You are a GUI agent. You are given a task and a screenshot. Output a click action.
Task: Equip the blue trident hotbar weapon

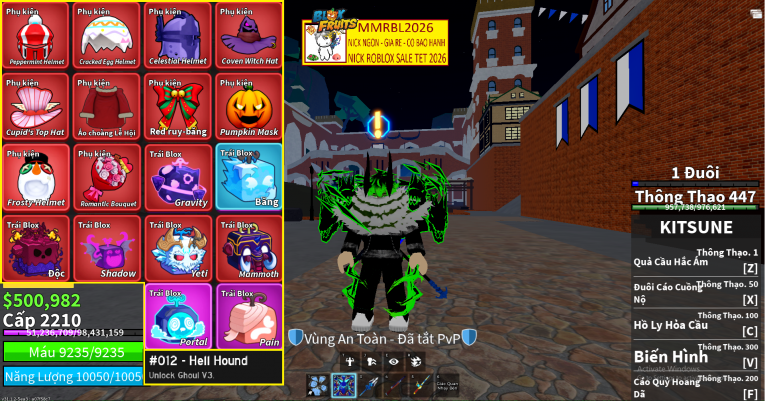(x=370, y=386)
